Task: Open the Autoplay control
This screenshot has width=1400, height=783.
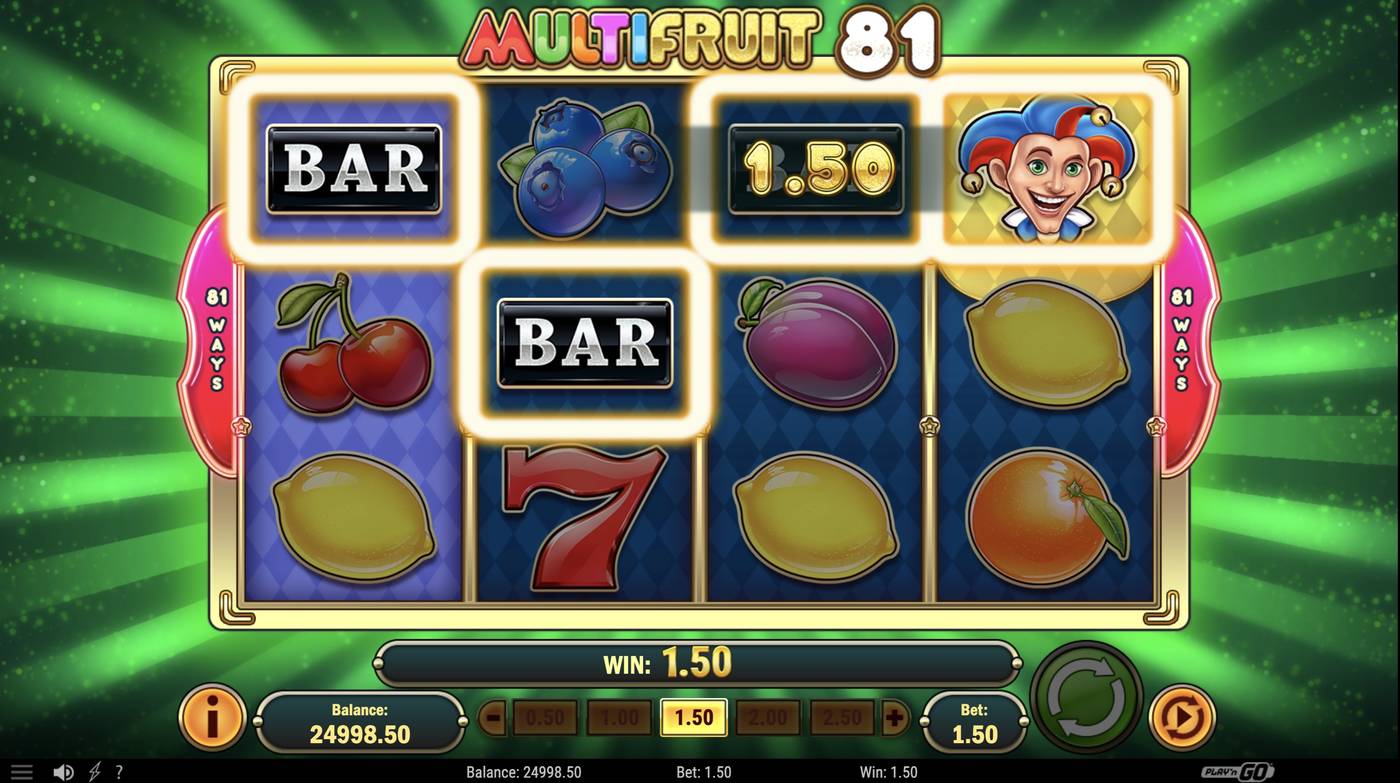Action: (1182, 717)
